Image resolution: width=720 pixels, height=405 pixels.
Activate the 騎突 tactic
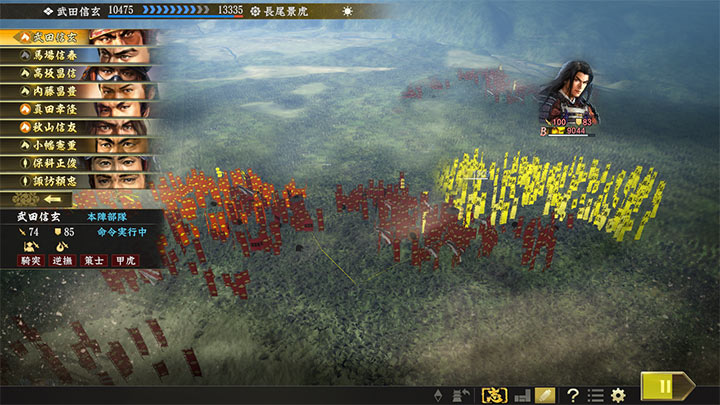(x=32, y=260)
